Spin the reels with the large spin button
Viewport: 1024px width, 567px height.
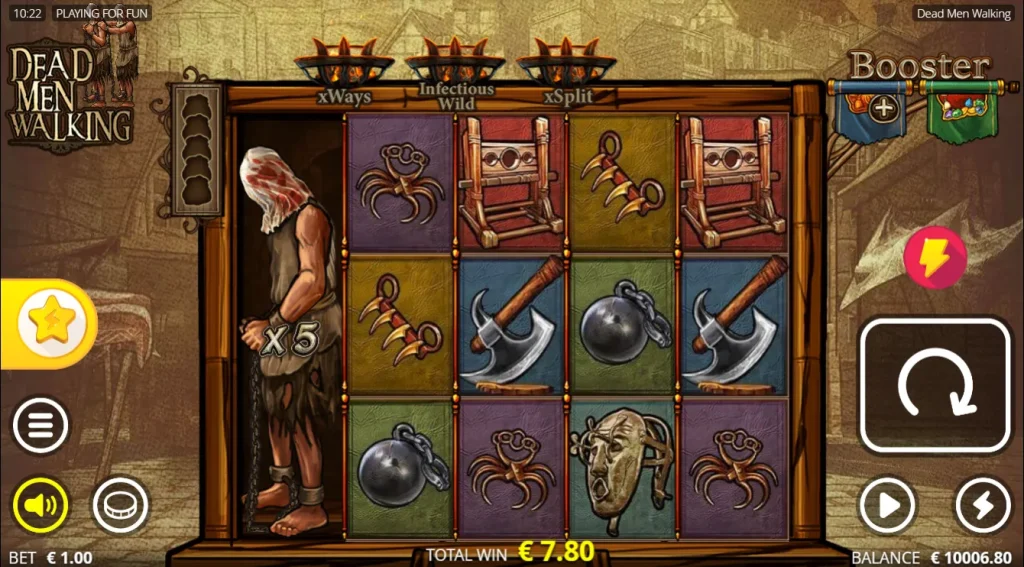[x=935, y=386]
